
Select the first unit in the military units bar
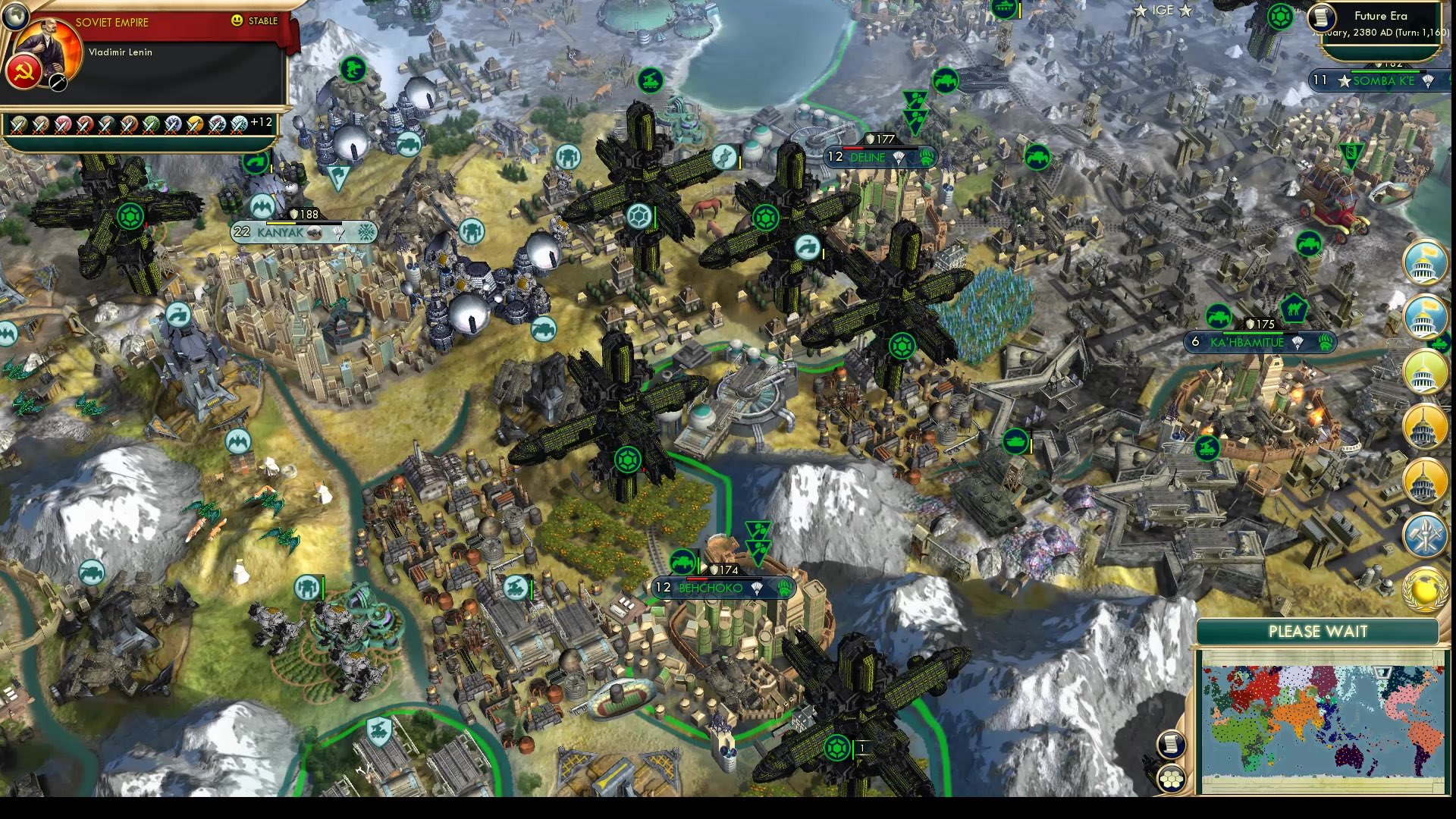19,124
